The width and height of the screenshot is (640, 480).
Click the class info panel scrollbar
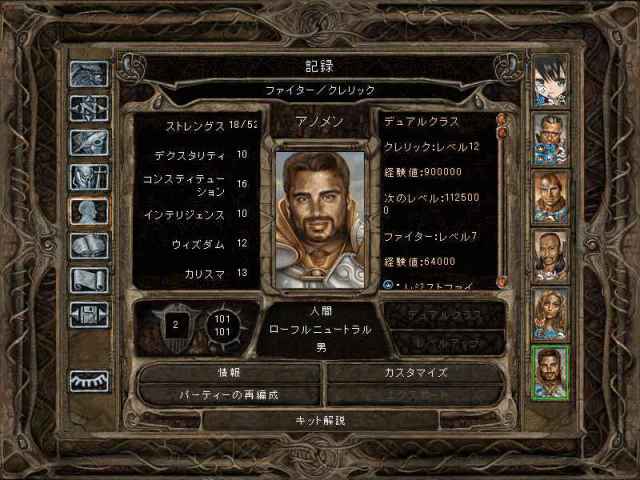click(x=502, y=200)
